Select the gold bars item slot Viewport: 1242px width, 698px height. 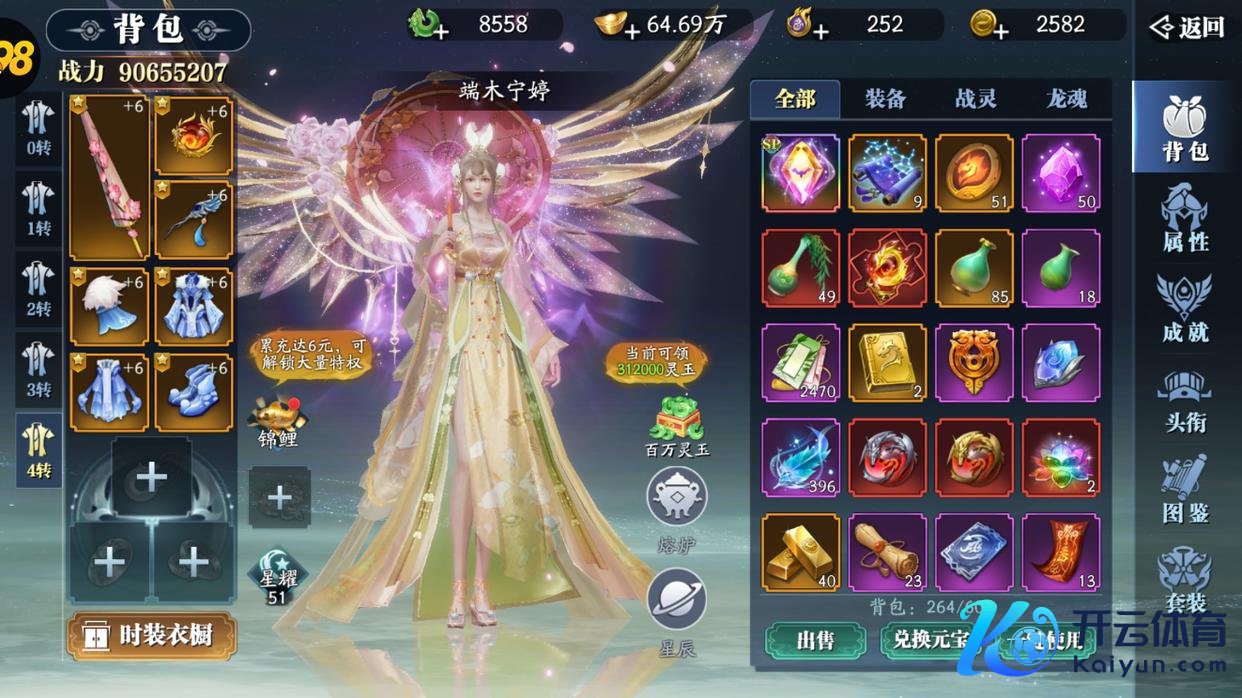pos(801,552)
